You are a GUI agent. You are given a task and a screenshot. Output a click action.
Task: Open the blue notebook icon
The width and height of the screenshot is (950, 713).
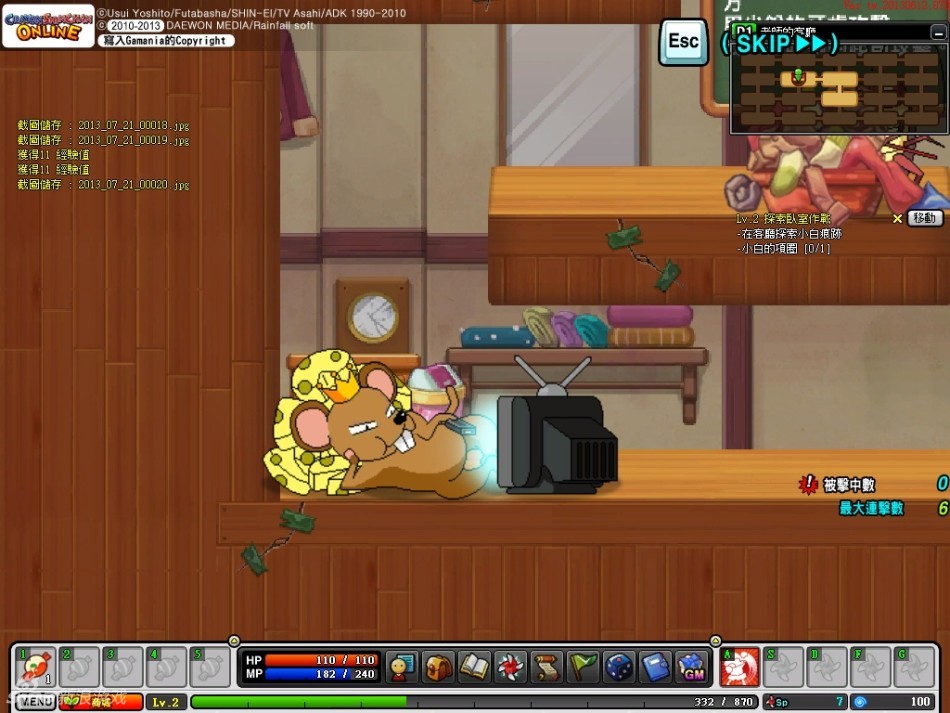tap(655, 667)
